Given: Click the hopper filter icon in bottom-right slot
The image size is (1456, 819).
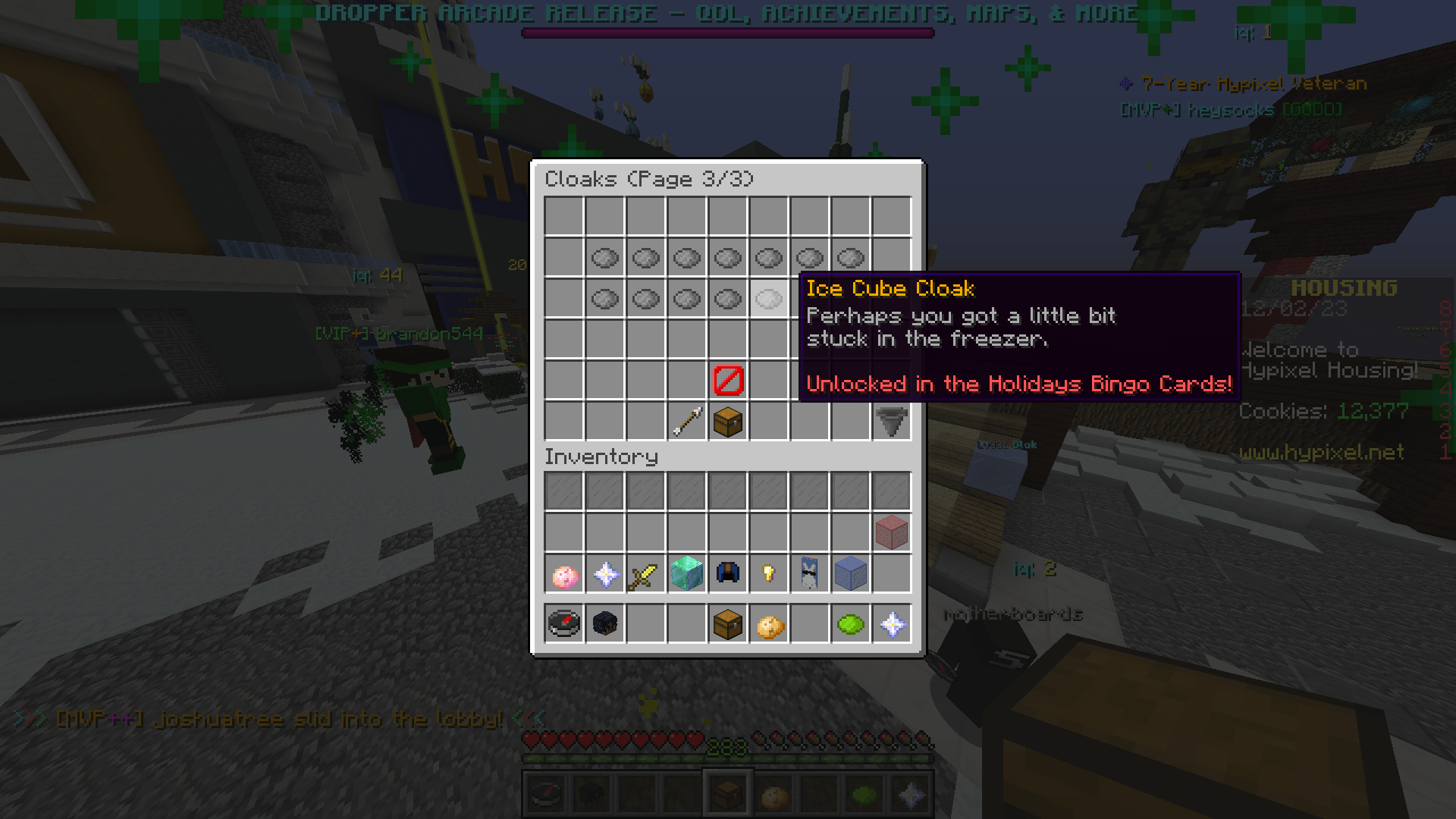Looking at the screenshot, I should click(891, 422).
